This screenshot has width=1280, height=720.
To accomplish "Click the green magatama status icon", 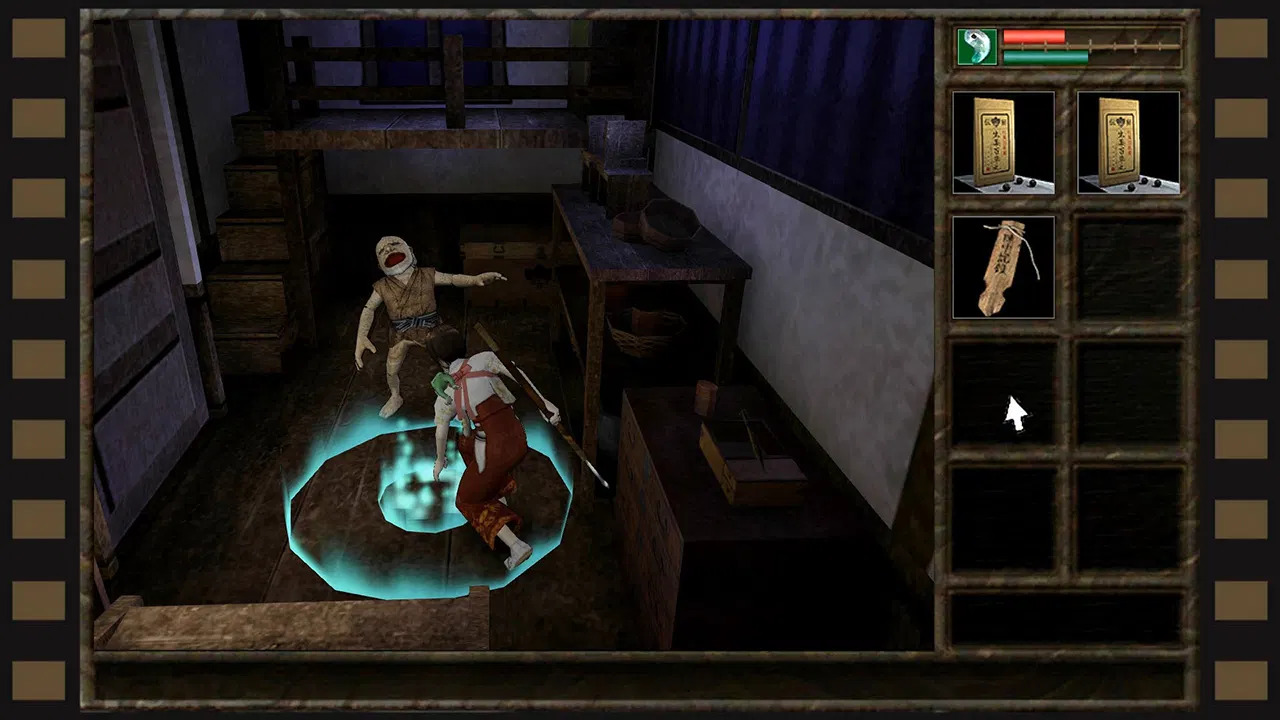I will 977,47.
